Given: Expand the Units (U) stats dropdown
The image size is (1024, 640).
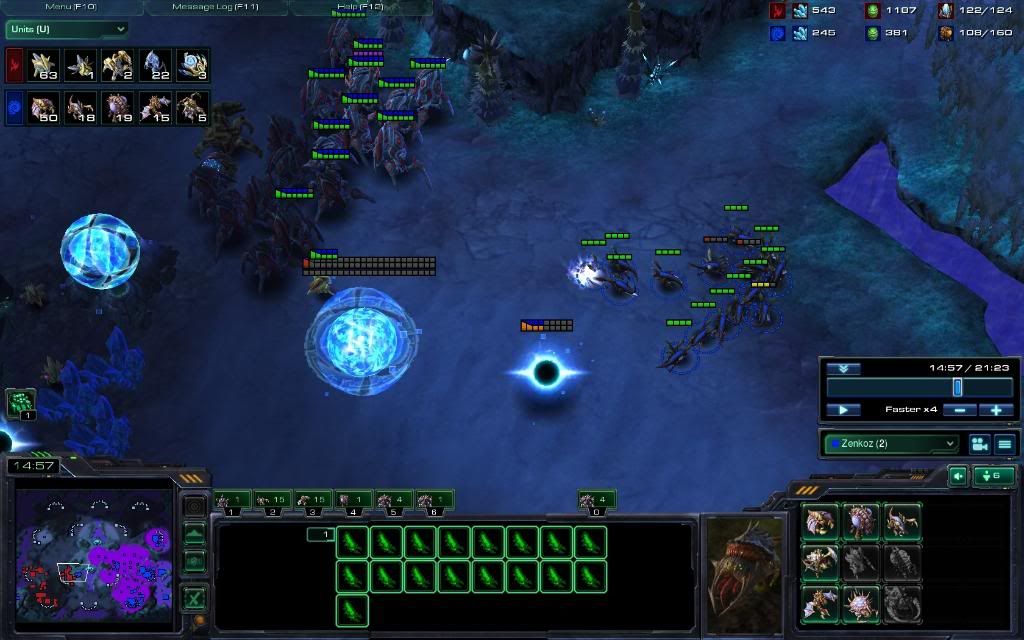Looking at the screenshot, I should (x=67, y=30).
